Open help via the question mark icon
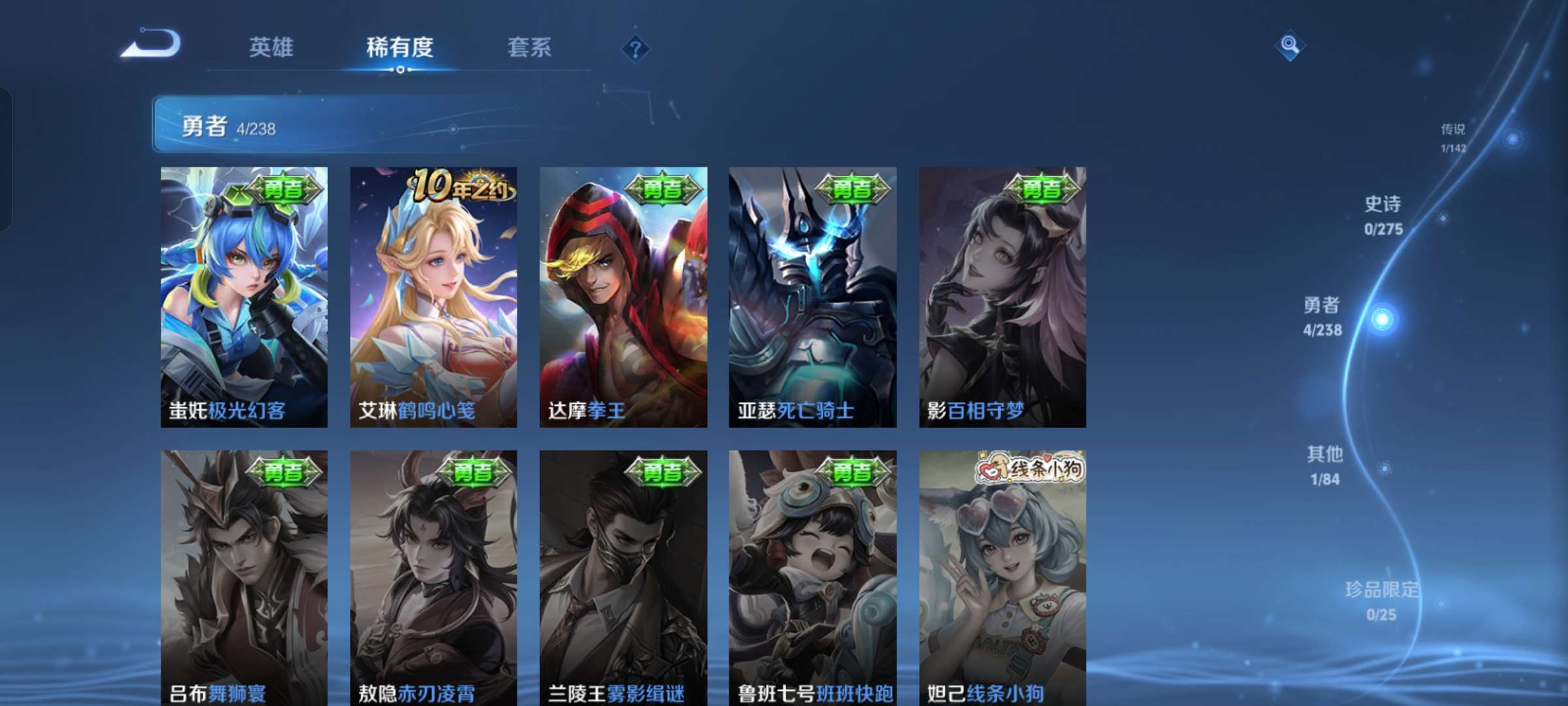Screen dimensions: 1568x706 636,48
